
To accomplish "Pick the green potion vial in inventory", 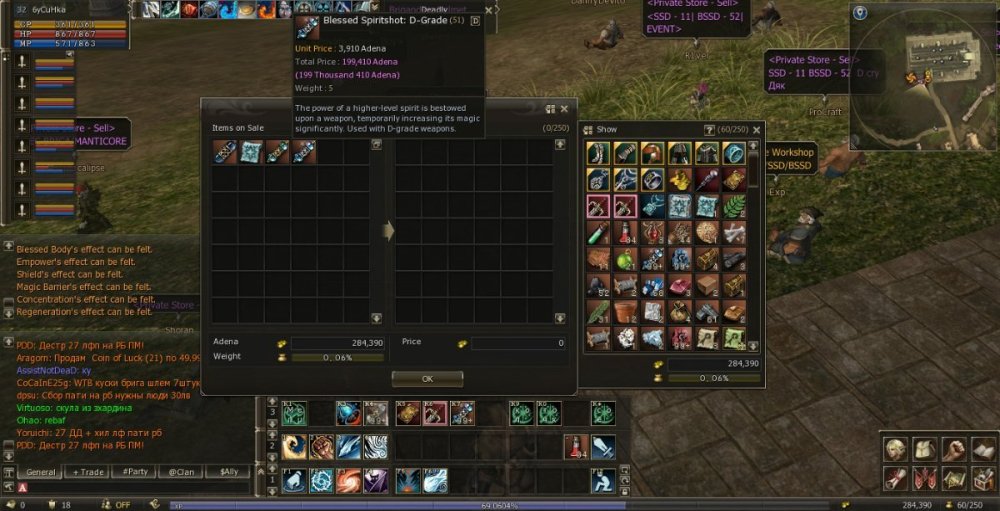I will click(599, 233).
